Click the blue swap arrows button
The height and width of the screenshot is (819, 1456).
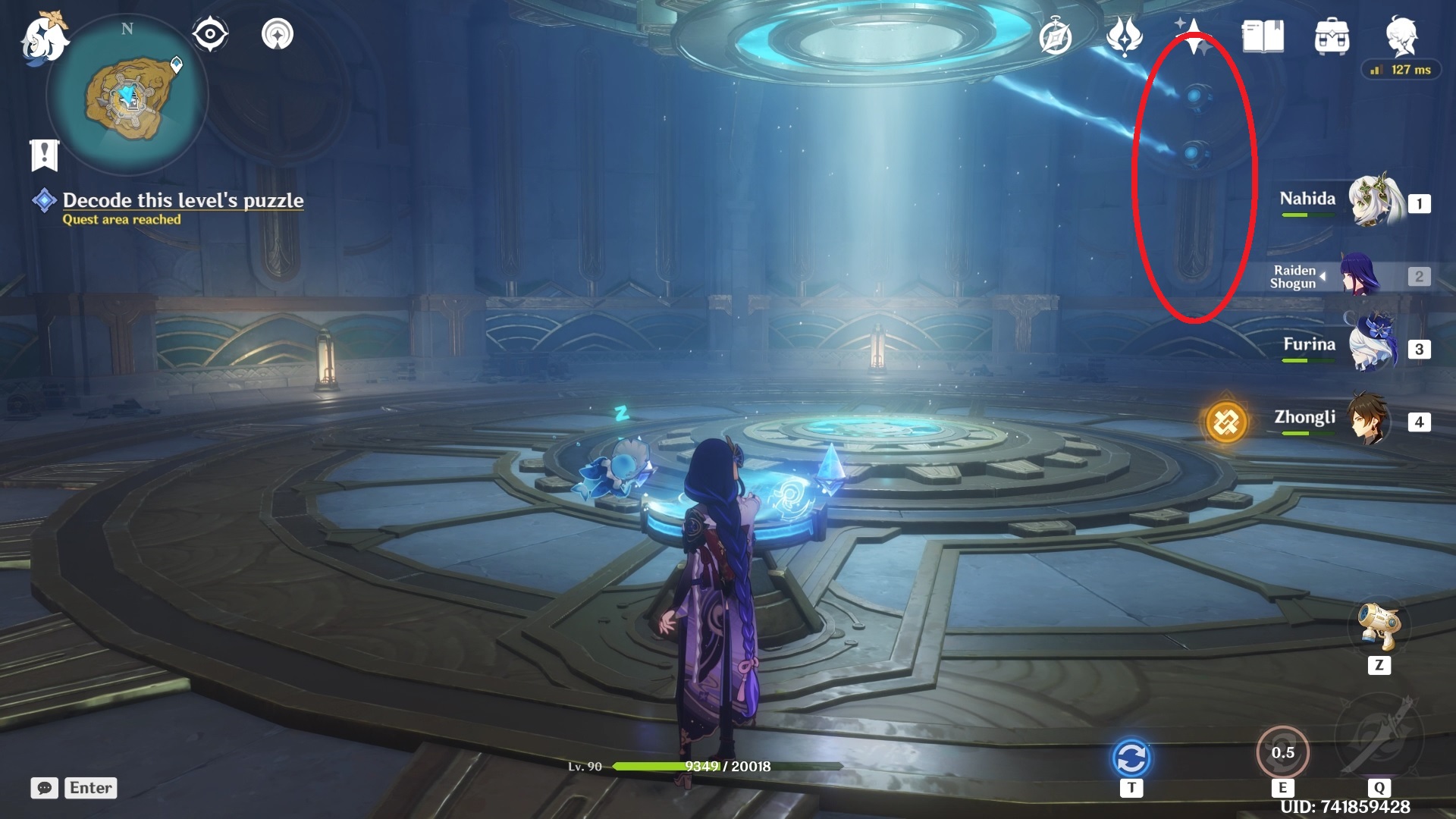coord(1131,758)
